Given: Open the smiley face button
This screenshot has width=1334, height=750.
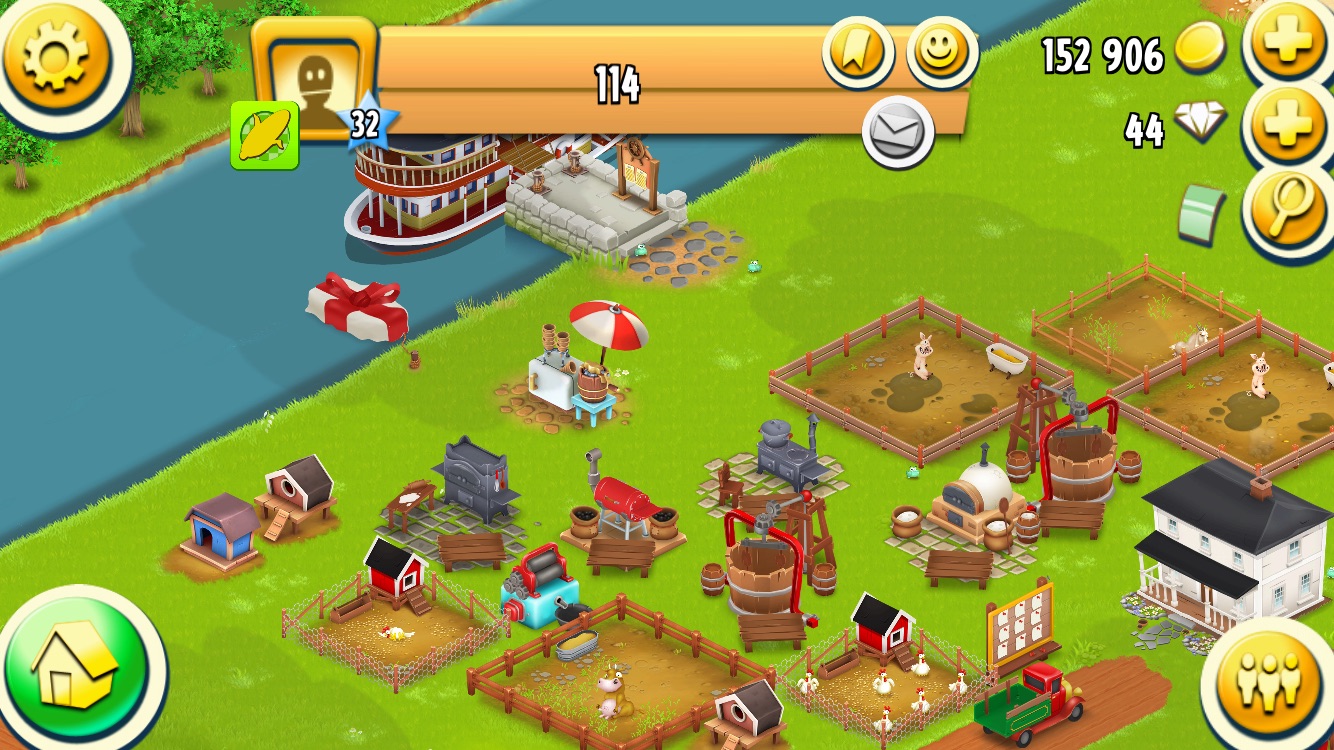Looking at the screenshot, I should (x=940, y=53).
